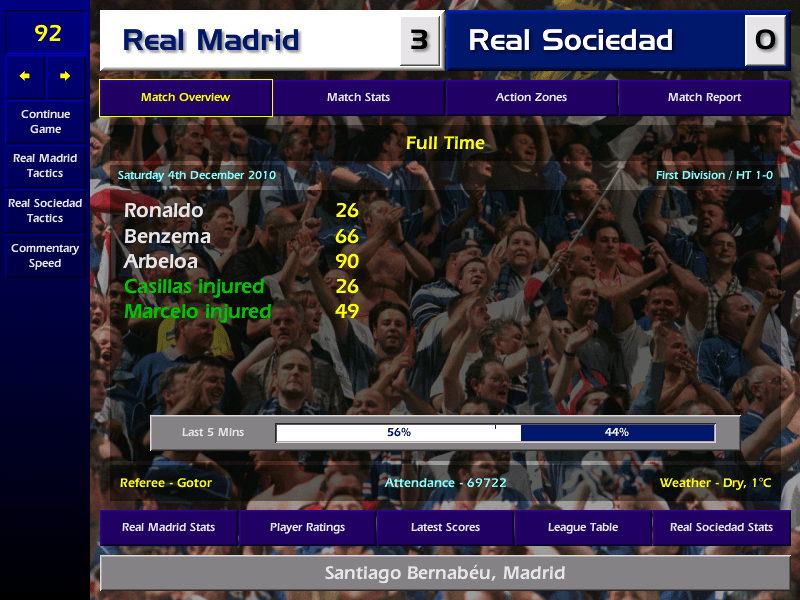Click the Continue Game button
The image size is (800, 600).
point(45,121)
